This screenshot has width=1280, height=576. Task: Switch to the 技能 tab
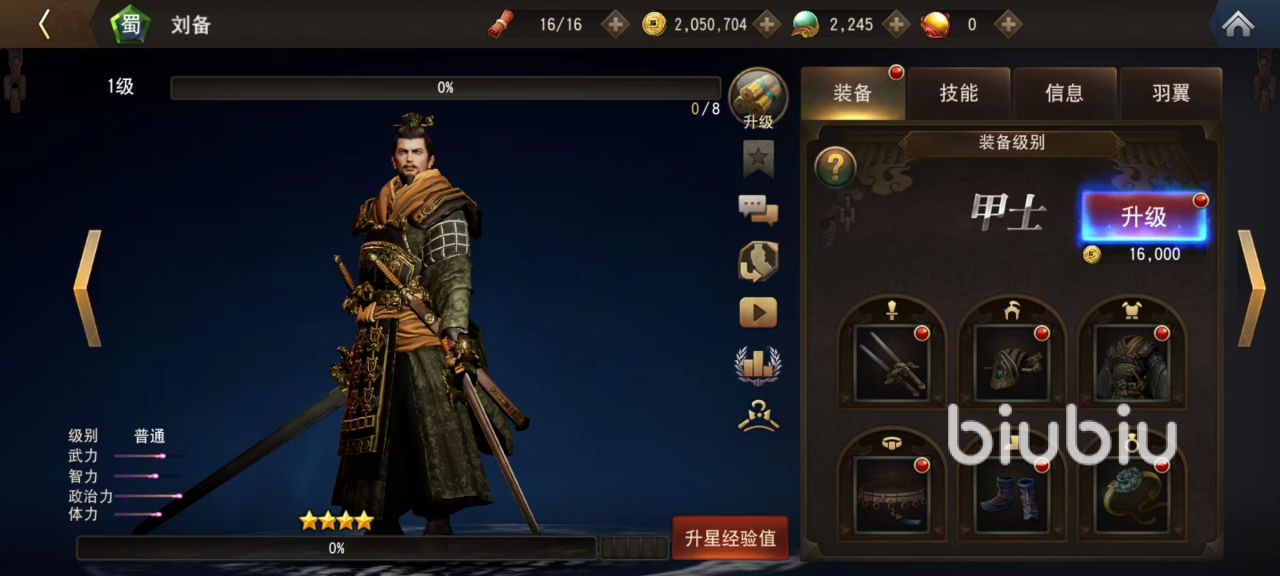coord(958,94)
